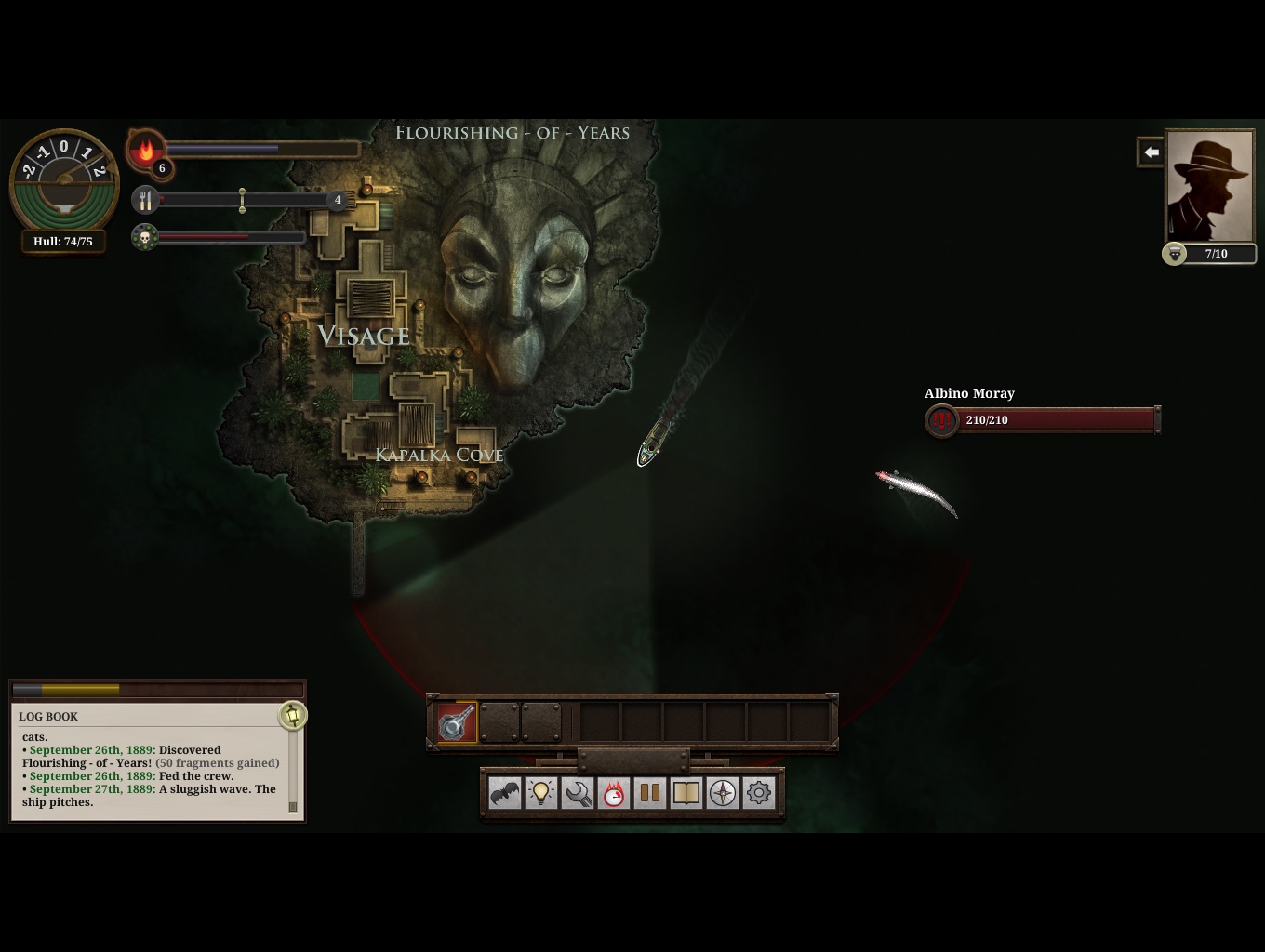Pause the game
Viewport: 1265px width, 952px height.
pos(650,793)
